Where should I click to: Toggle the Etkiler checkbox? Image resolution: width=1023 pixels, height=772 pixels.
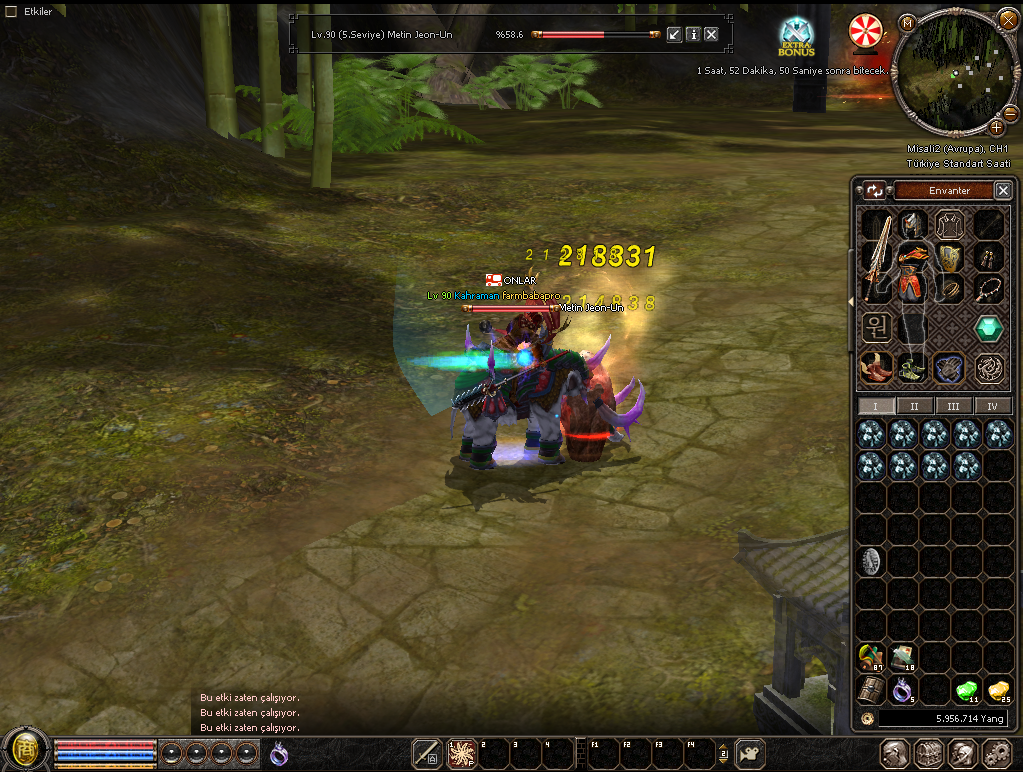[x=12, y=11]
